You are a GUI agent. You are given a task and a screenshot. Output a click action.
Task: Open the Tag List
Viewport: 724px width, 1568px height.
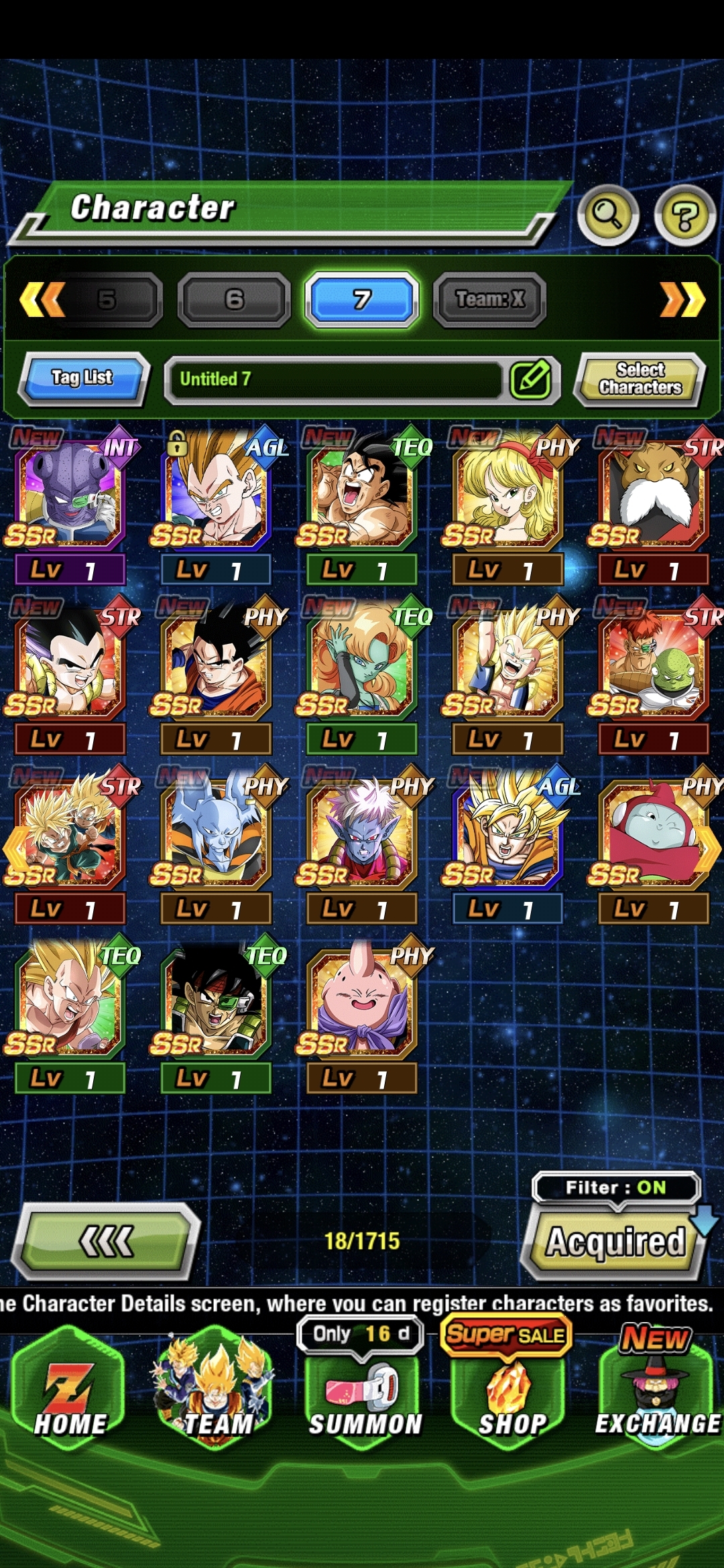82,379
